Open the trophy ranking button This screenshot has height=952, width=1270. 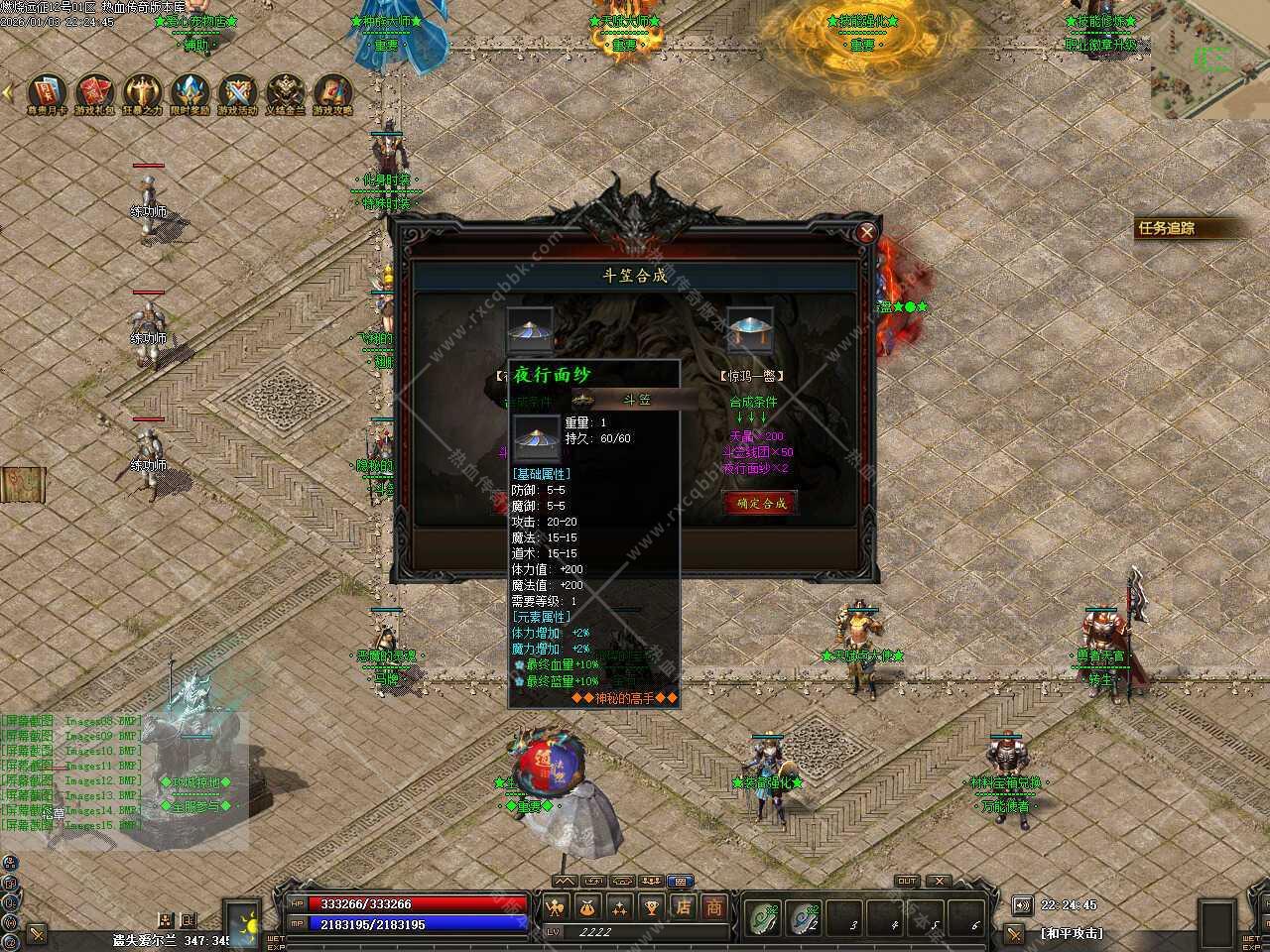(651, 907)
